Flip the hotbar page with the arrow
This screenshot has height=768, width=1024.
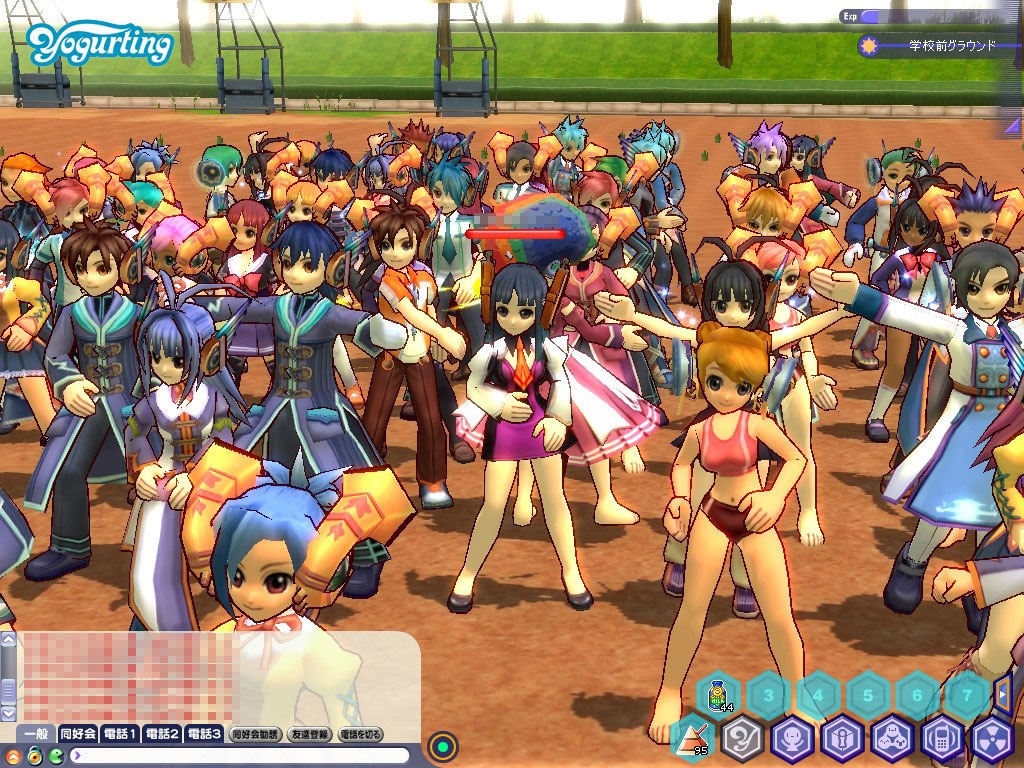[1003, 692]
